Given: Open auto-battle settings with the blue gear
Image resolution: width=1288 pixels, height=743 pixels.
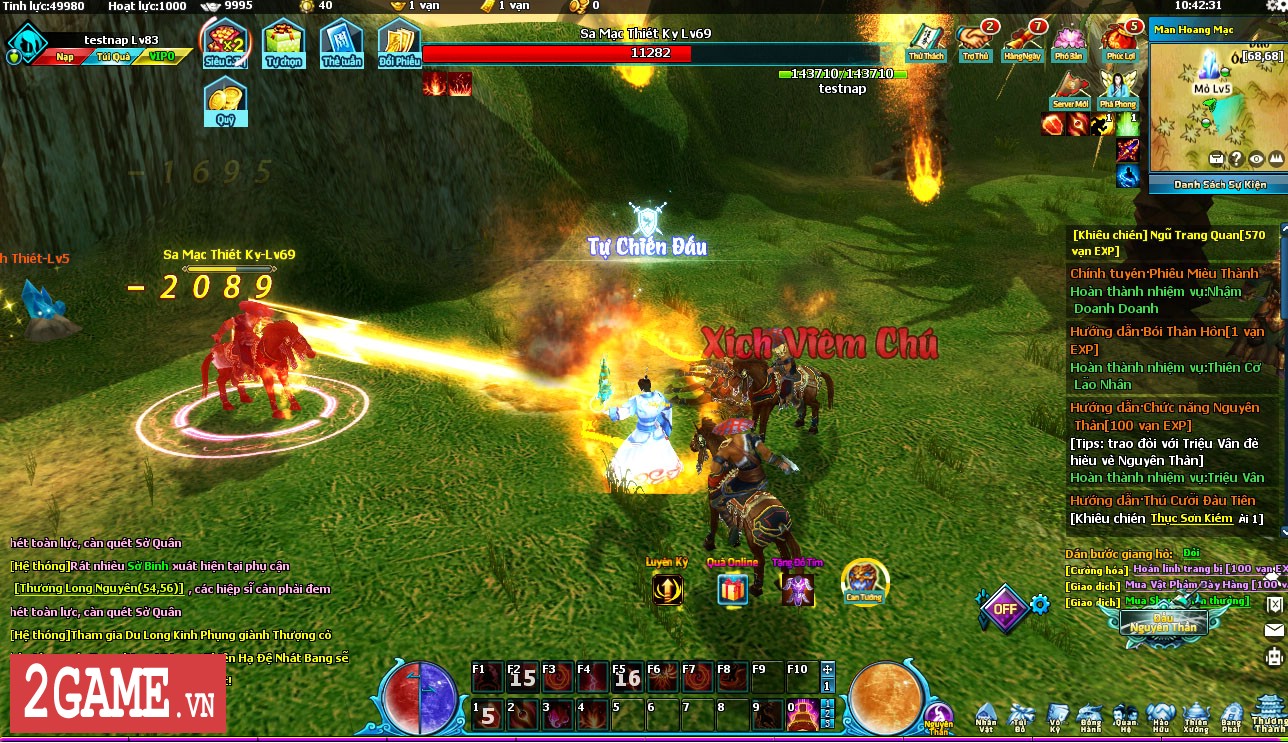Looking at the screenshot, I should tap(1040, 604).
